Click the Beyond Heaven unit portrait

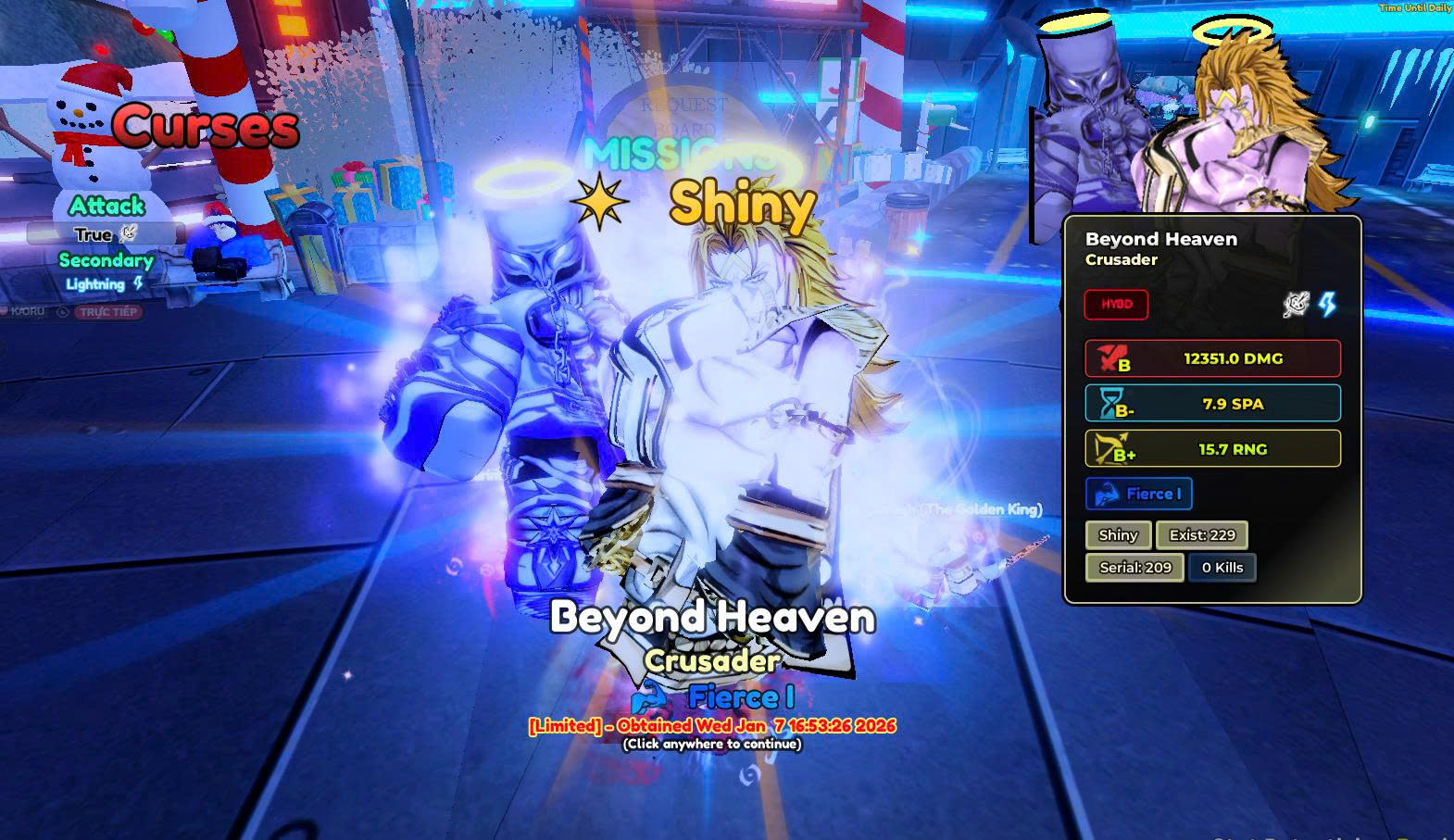1195,116
